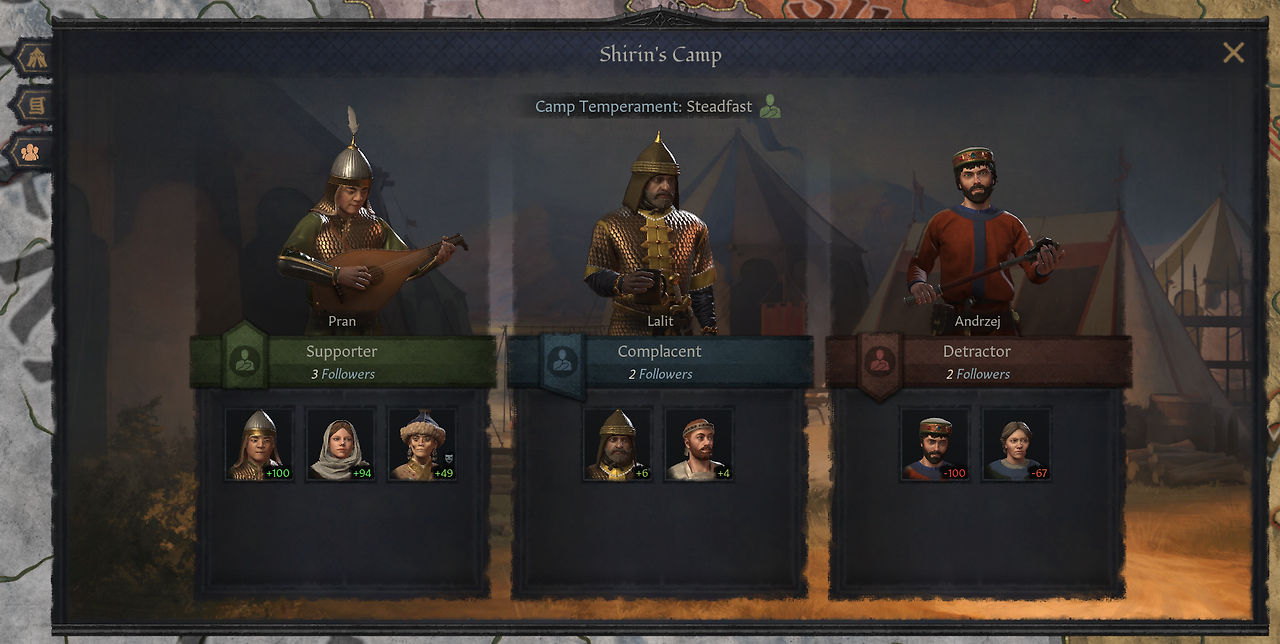The image size is (1280, 644).
Task: Choose the headscarf follower with +94
Action: 340,444
